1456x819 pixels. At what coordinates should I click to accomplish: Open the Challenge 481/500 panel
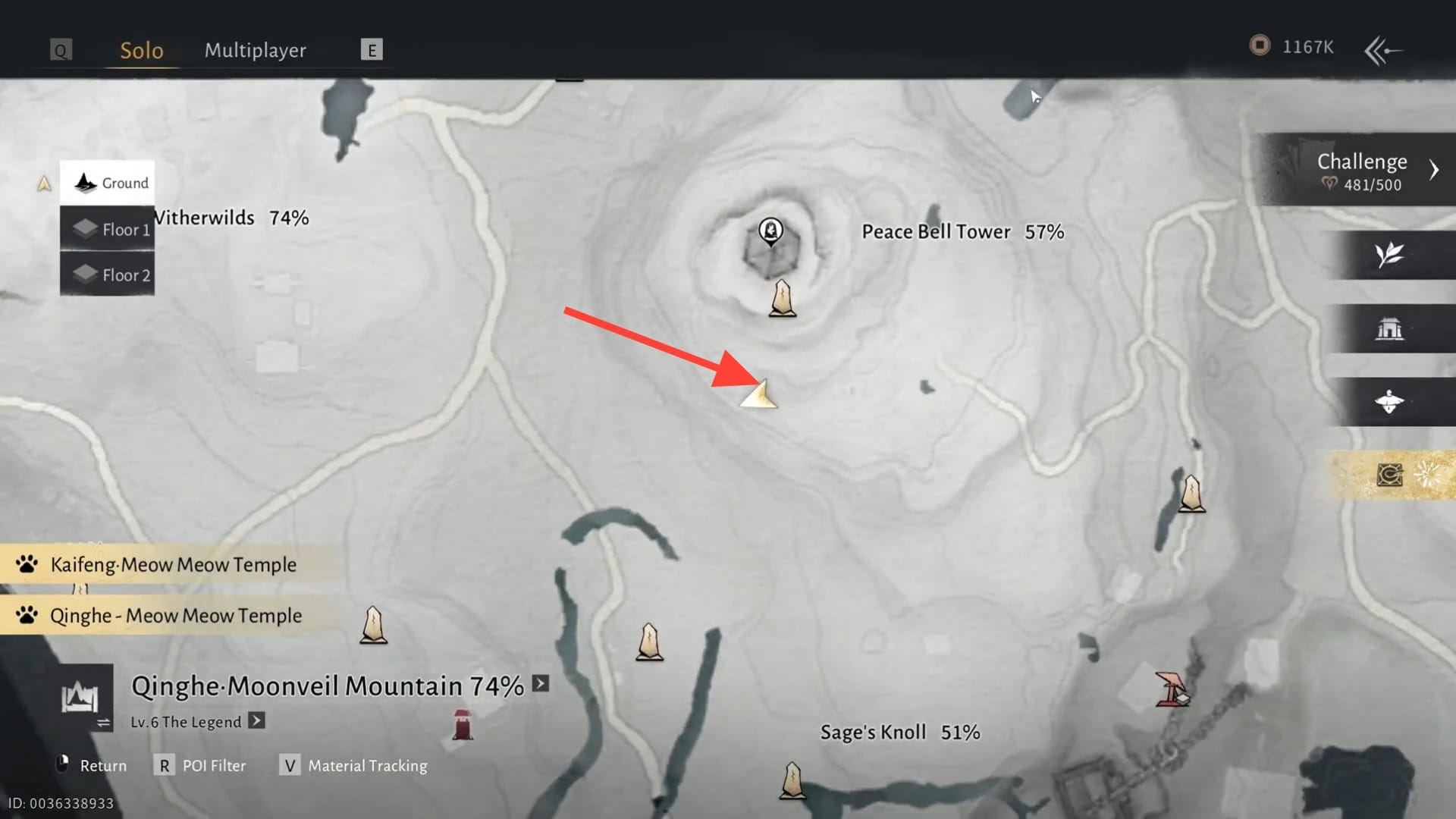click(1361, 171)
